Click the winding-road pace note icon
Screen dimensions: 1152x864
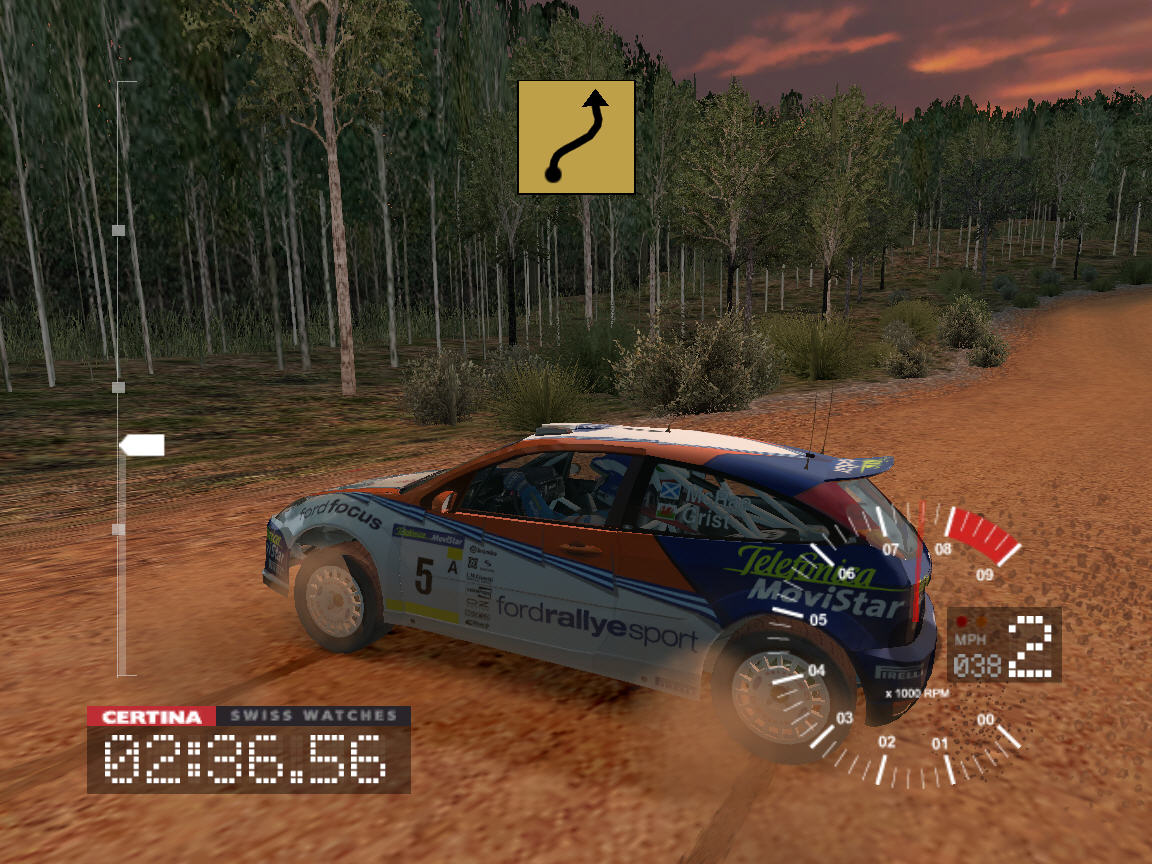tap(576, 137)
